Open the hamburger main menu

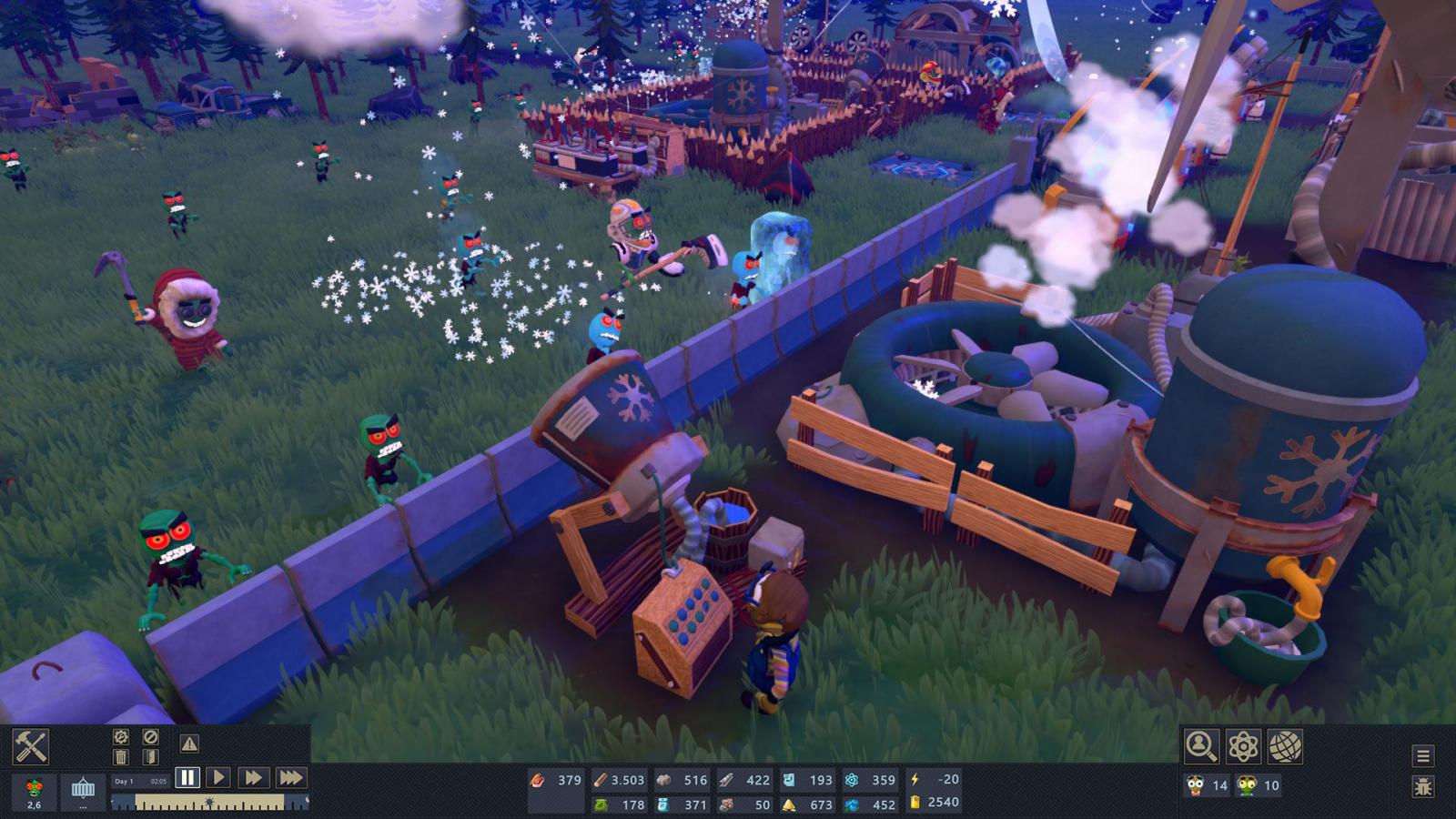point(1423,755)
